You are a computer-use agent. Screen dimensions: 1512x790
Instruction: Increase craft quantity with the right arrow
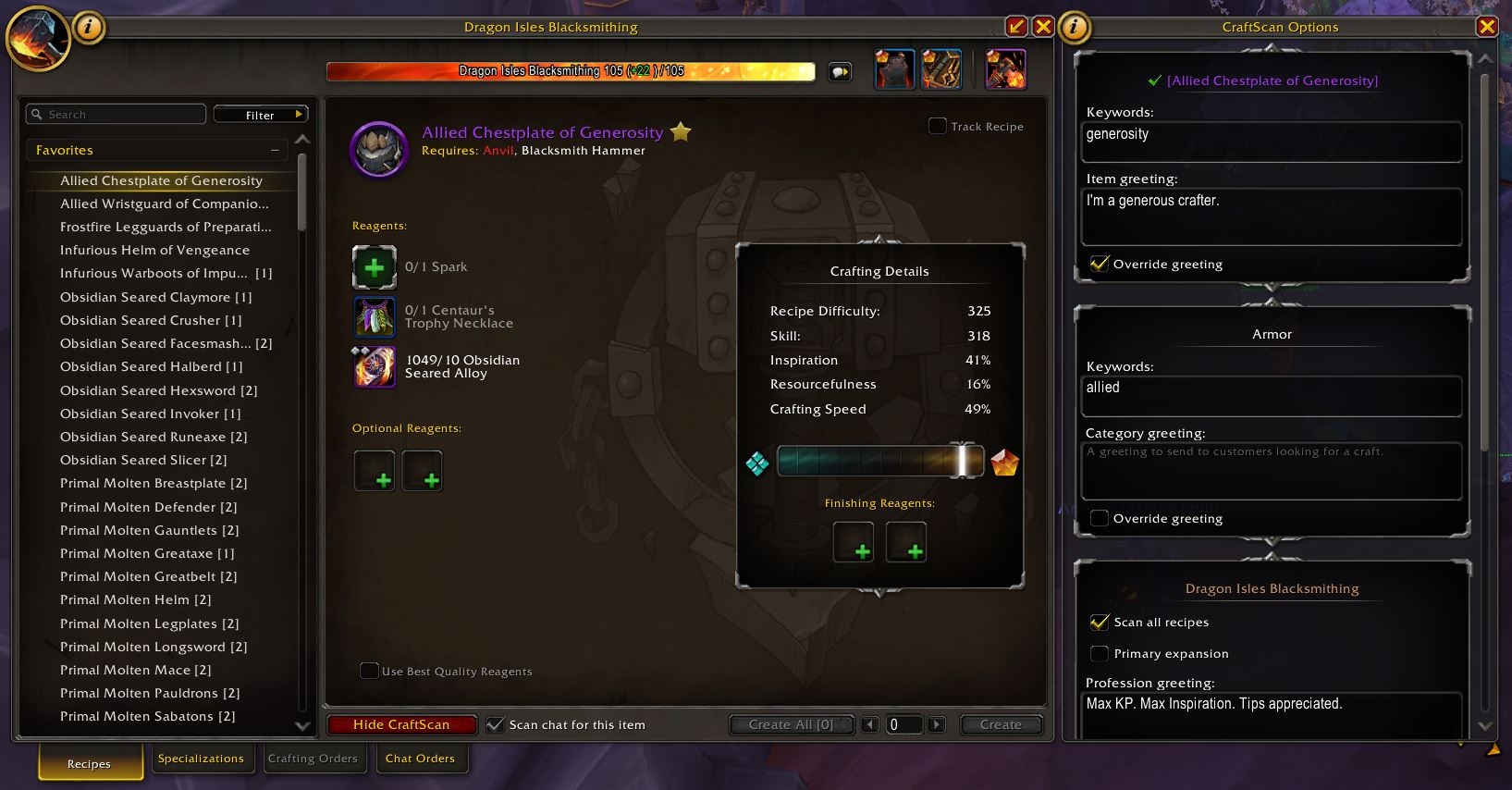click(937, 724)
